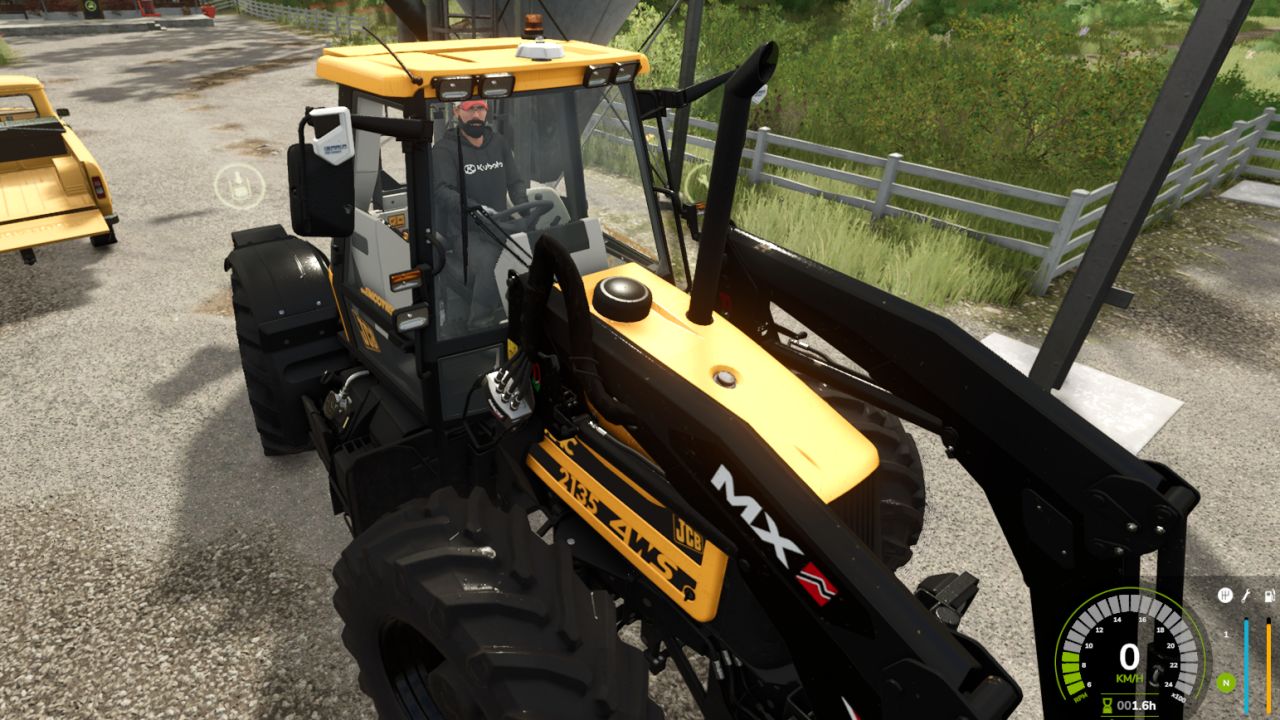
Task: Click the faint interaction circle marker on the road
Action: pos(238,184)
